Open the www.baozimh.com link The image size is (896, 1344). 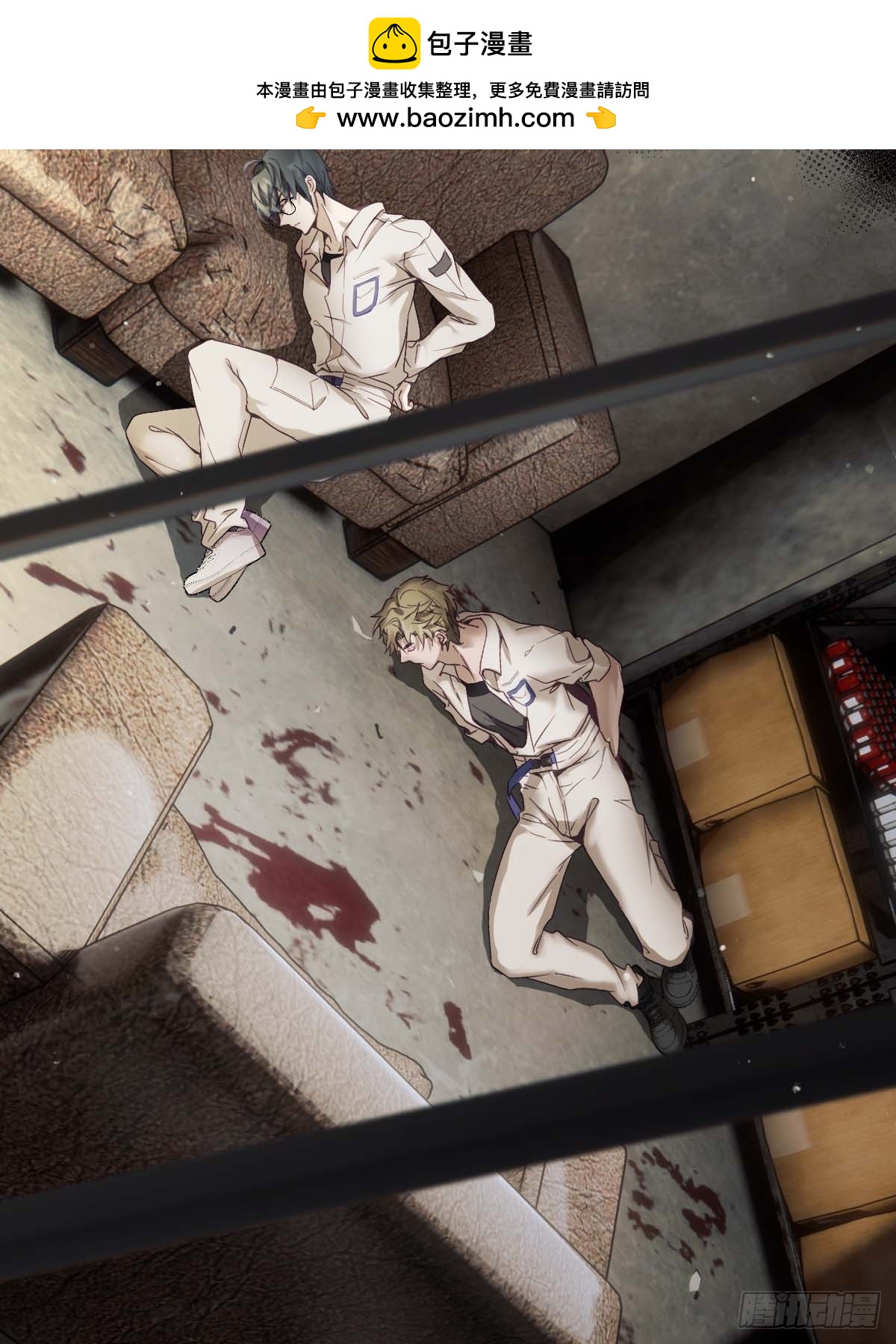pyautogui.click(x=455, y=118)
